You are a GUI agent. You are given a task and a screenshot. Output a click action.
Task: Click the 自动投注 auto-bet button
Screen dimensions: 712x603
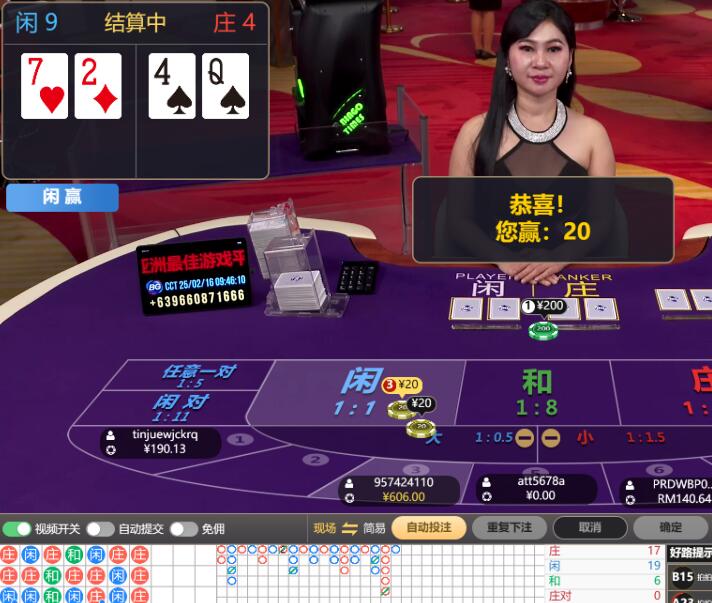(x=429, y=527)
